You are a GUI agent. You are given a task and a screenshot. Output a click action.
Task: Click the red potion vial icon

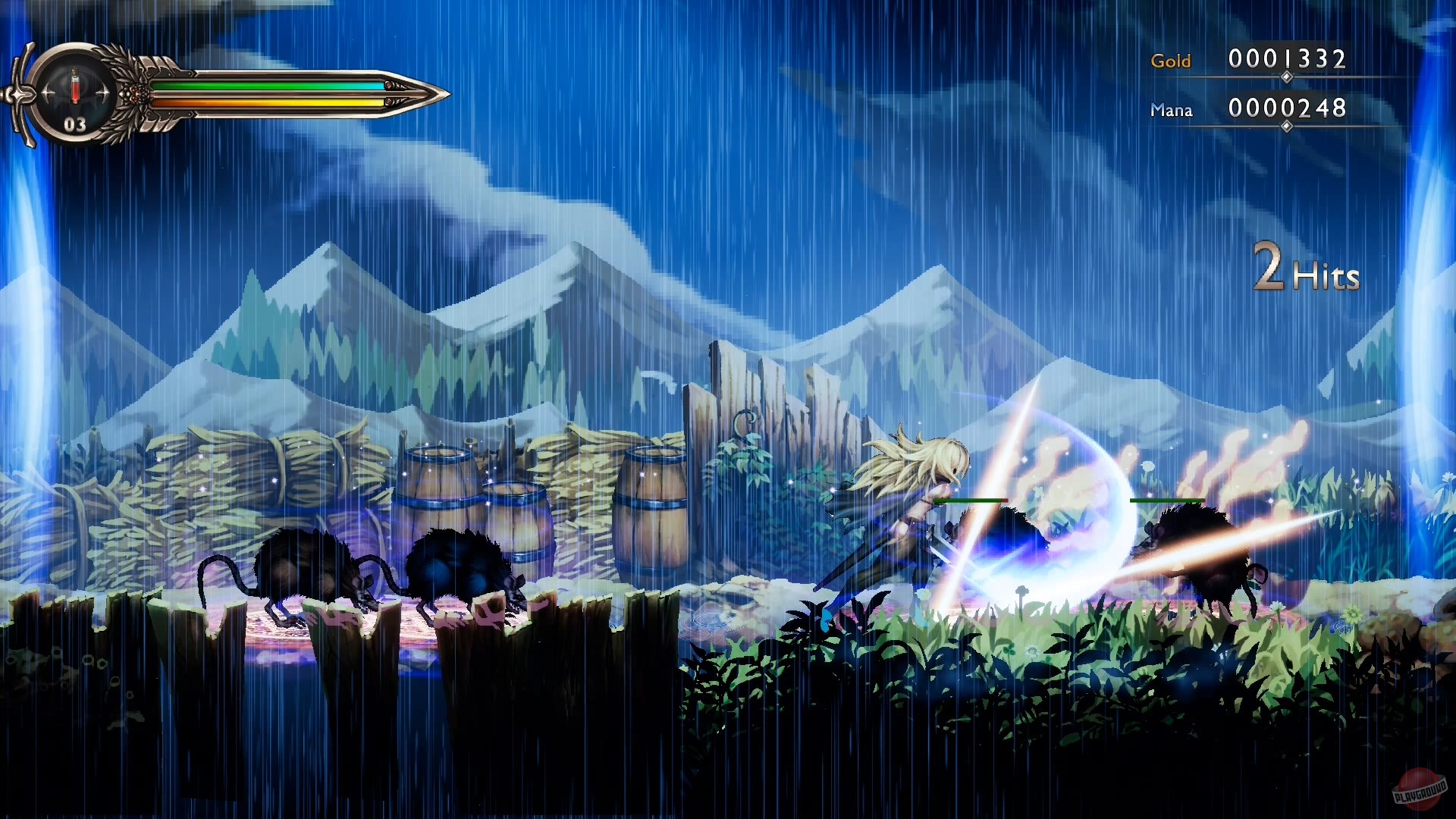pos(76,86)
